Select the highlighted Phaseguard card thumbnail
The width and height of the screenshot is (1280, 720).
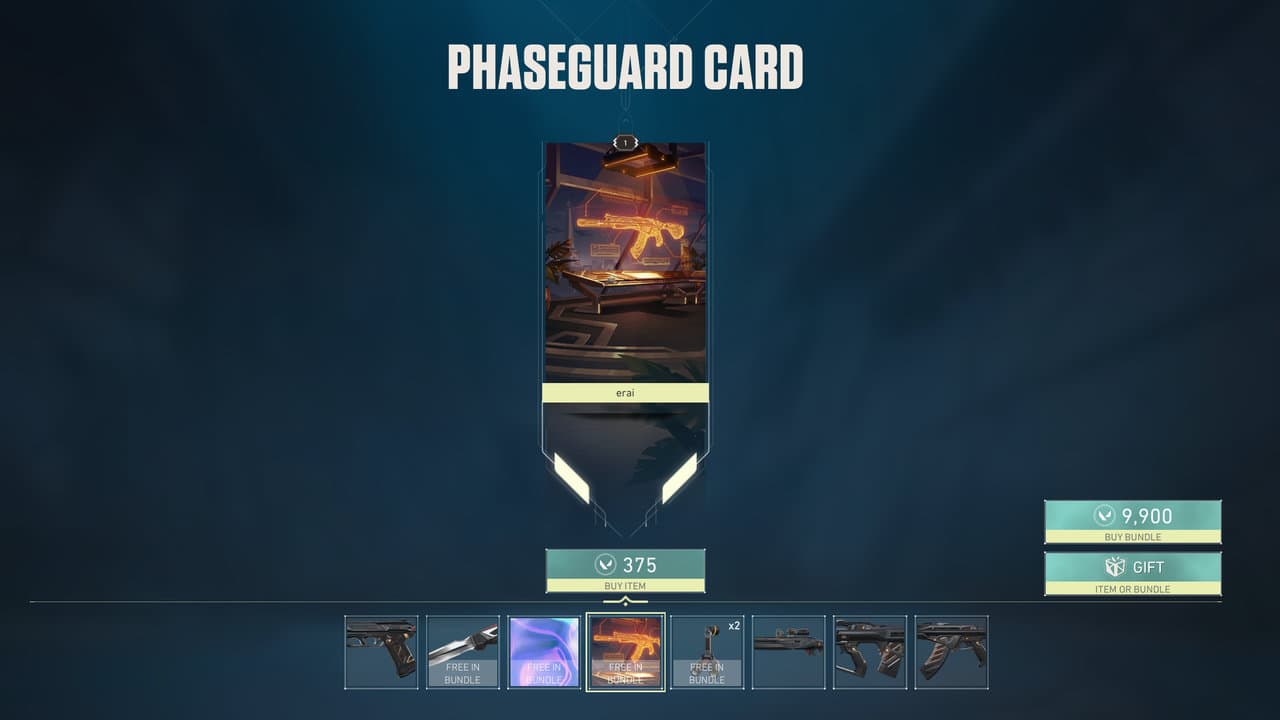pos(624,650)
